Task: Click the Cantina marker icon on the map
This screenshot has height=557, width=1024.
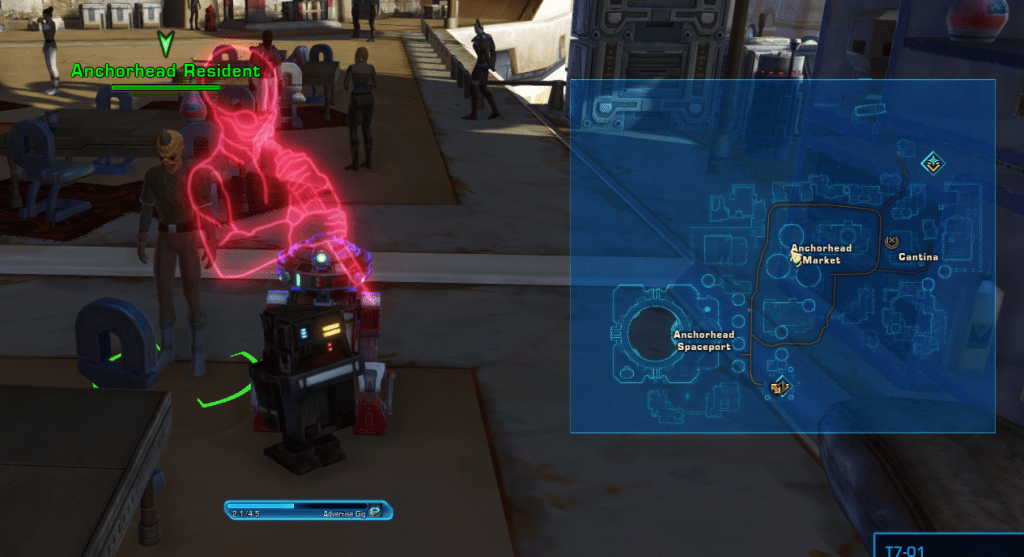Action: click(892, 242)
